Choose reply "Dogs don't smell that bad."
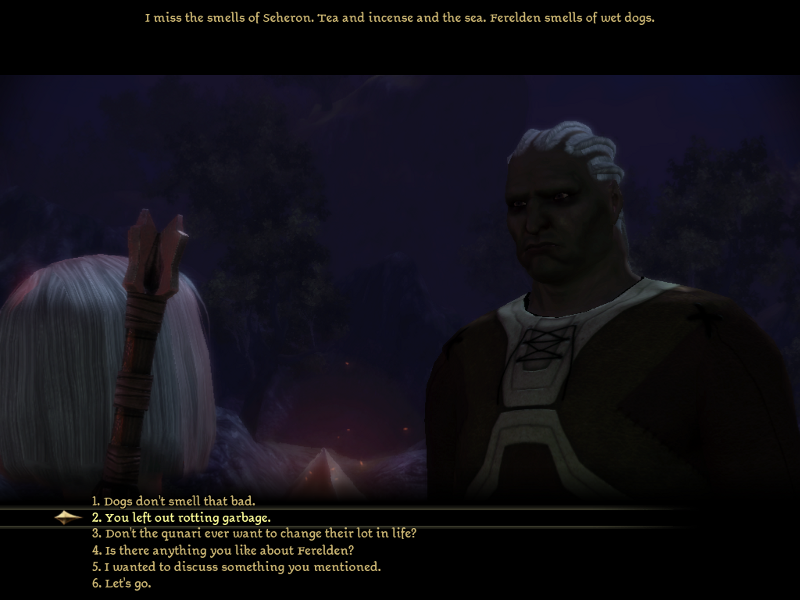This screenshot has width=800, height=600. point(173,501)
